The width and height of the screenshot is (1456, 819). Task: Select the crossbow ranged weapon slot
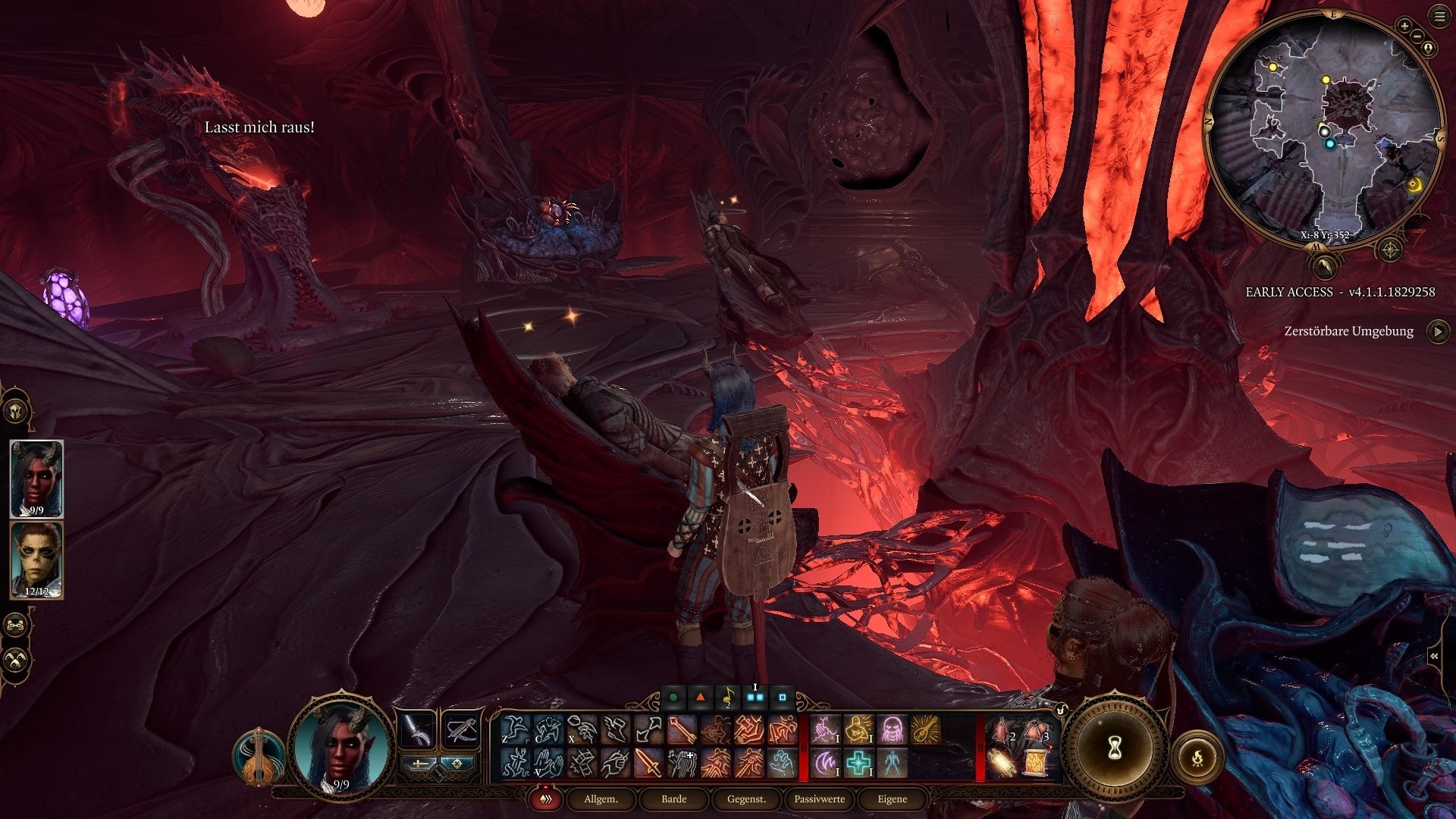(460, 730)
